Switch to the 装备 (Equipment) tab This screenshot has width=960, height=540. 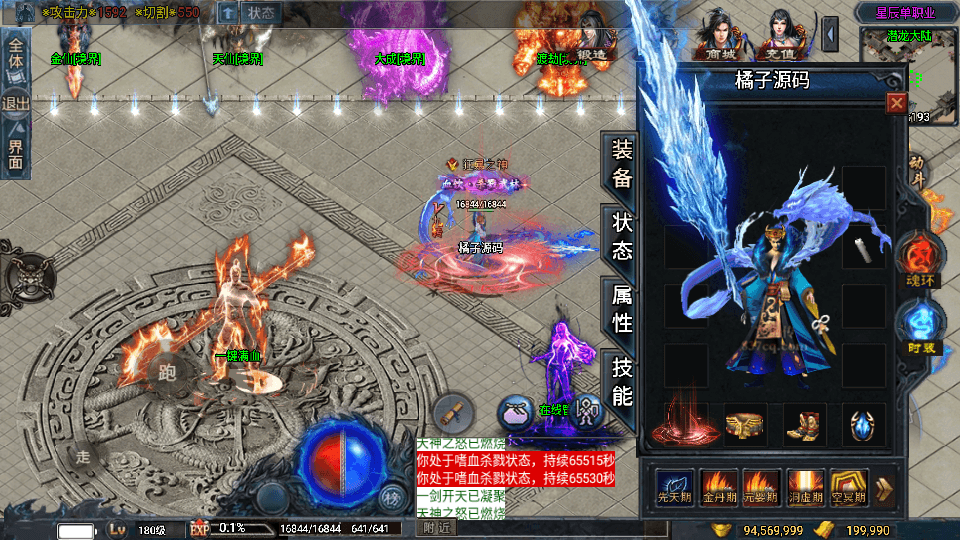(621, 165)
